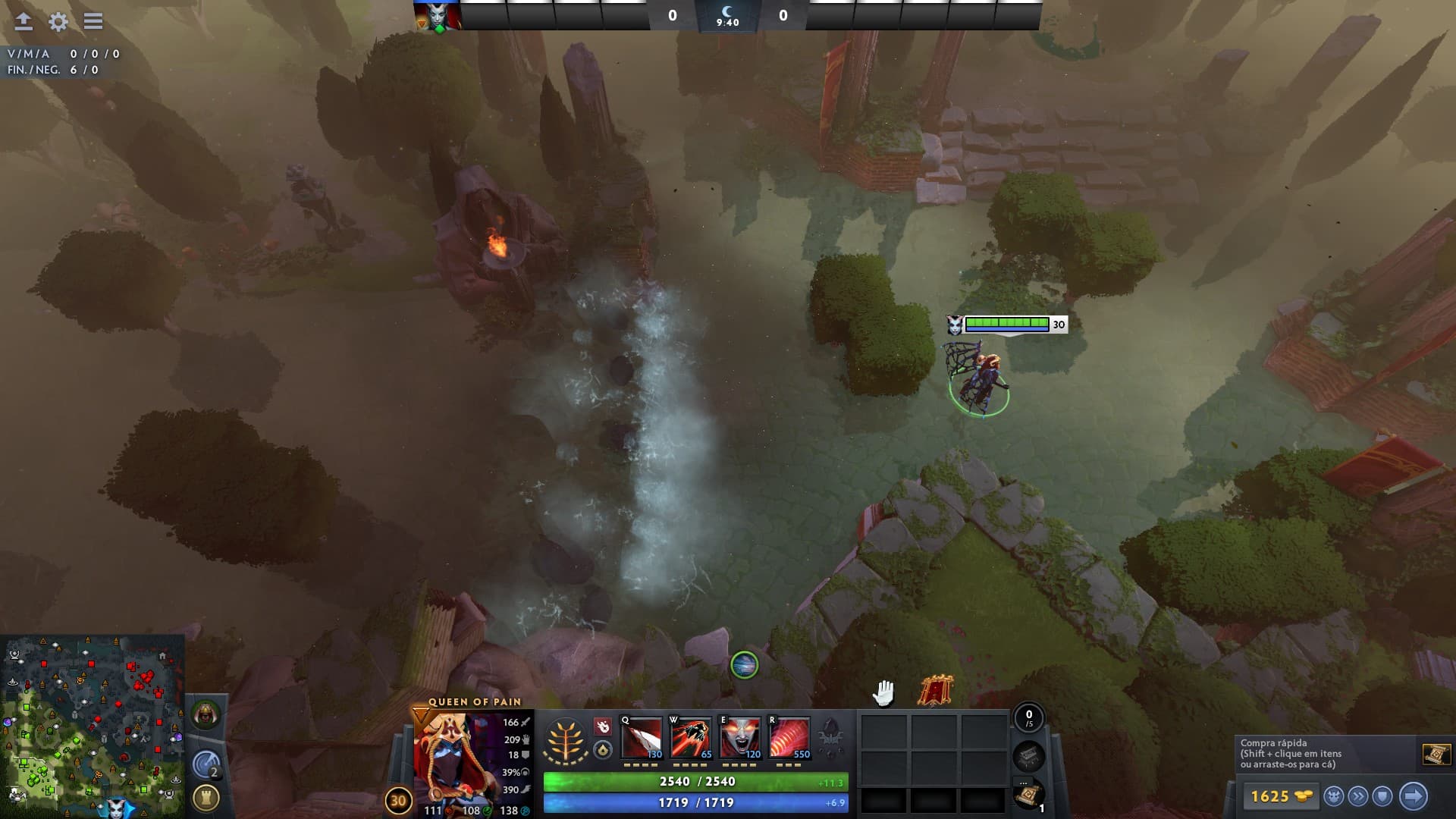Click the minimap
1456x819 pixels.
(92, 726)
